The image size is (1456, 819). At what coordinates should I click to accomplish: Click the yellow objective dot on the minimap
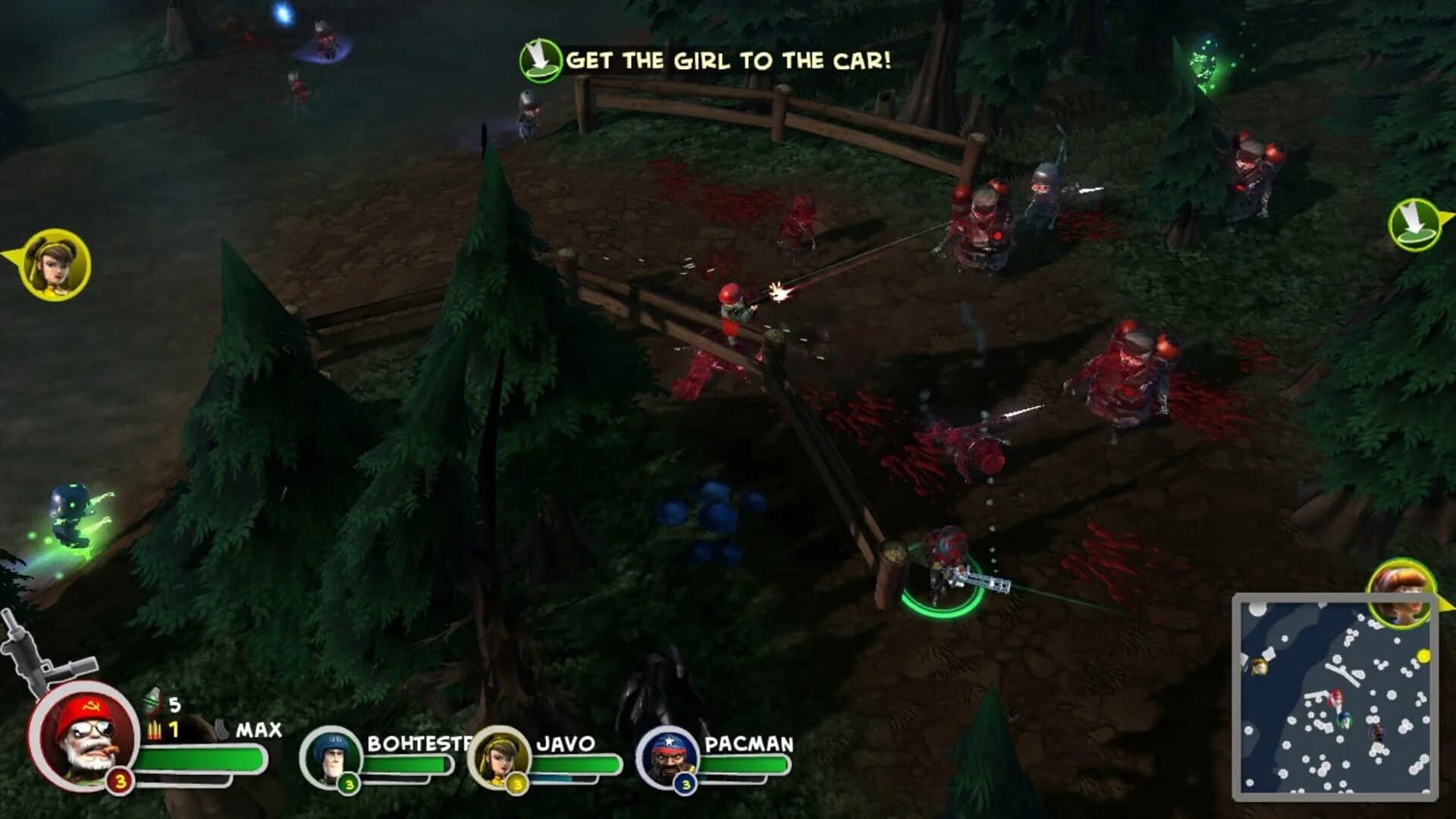pos(1424,655)
